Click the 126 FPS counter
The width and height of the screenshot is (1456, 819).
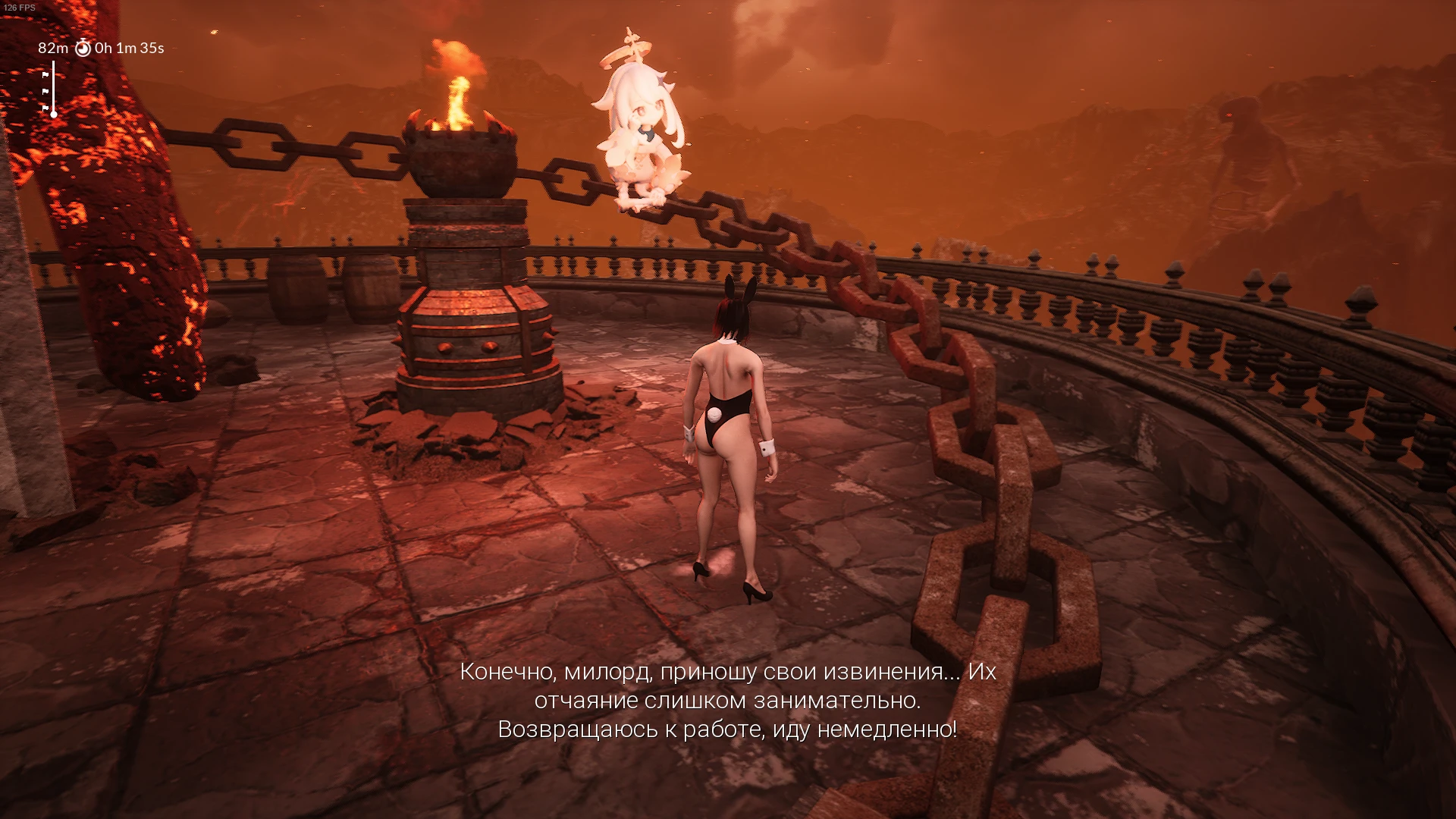[20, 7]
